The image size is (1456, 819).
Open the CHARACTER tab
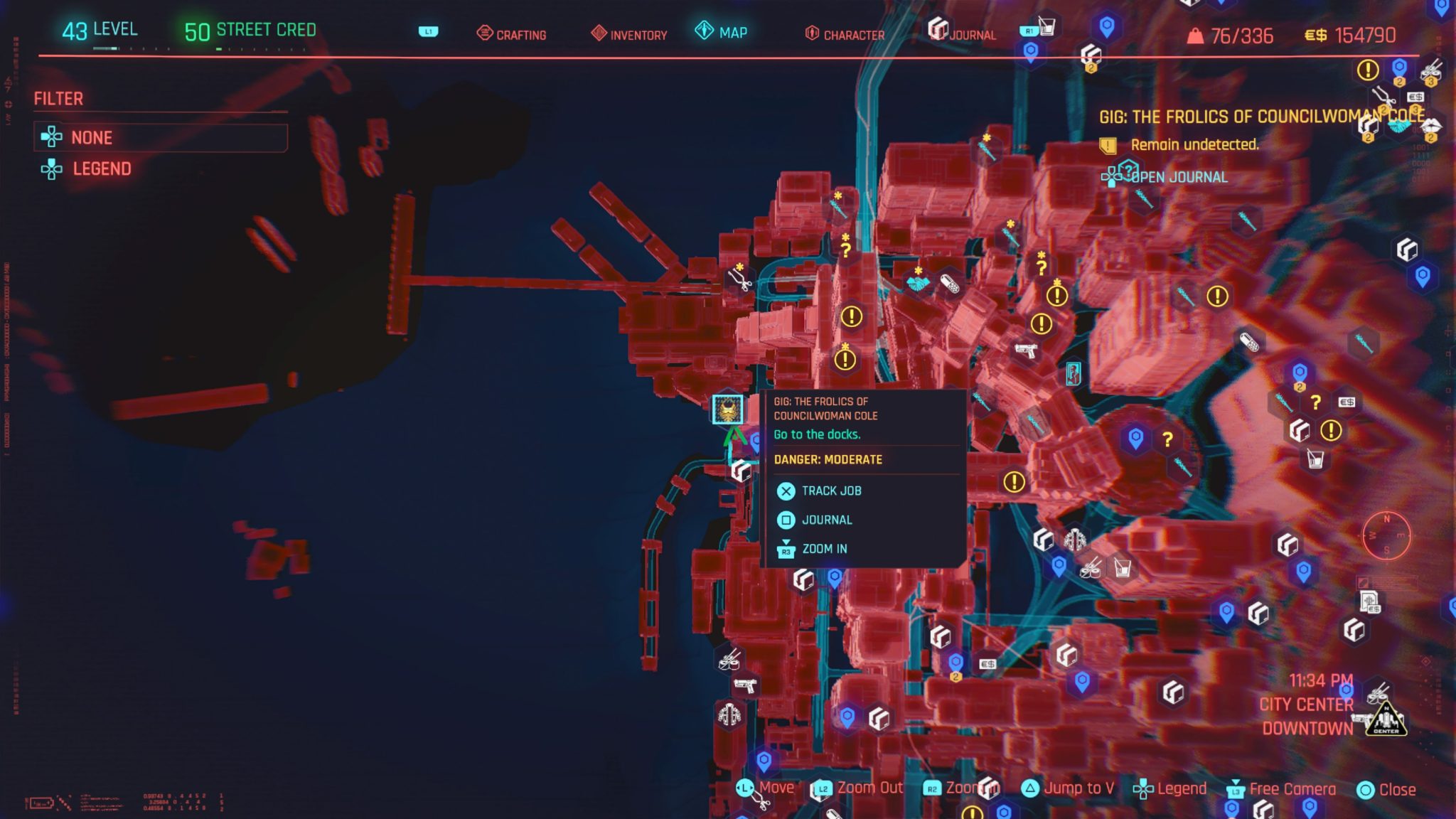[x=852, y=33]
